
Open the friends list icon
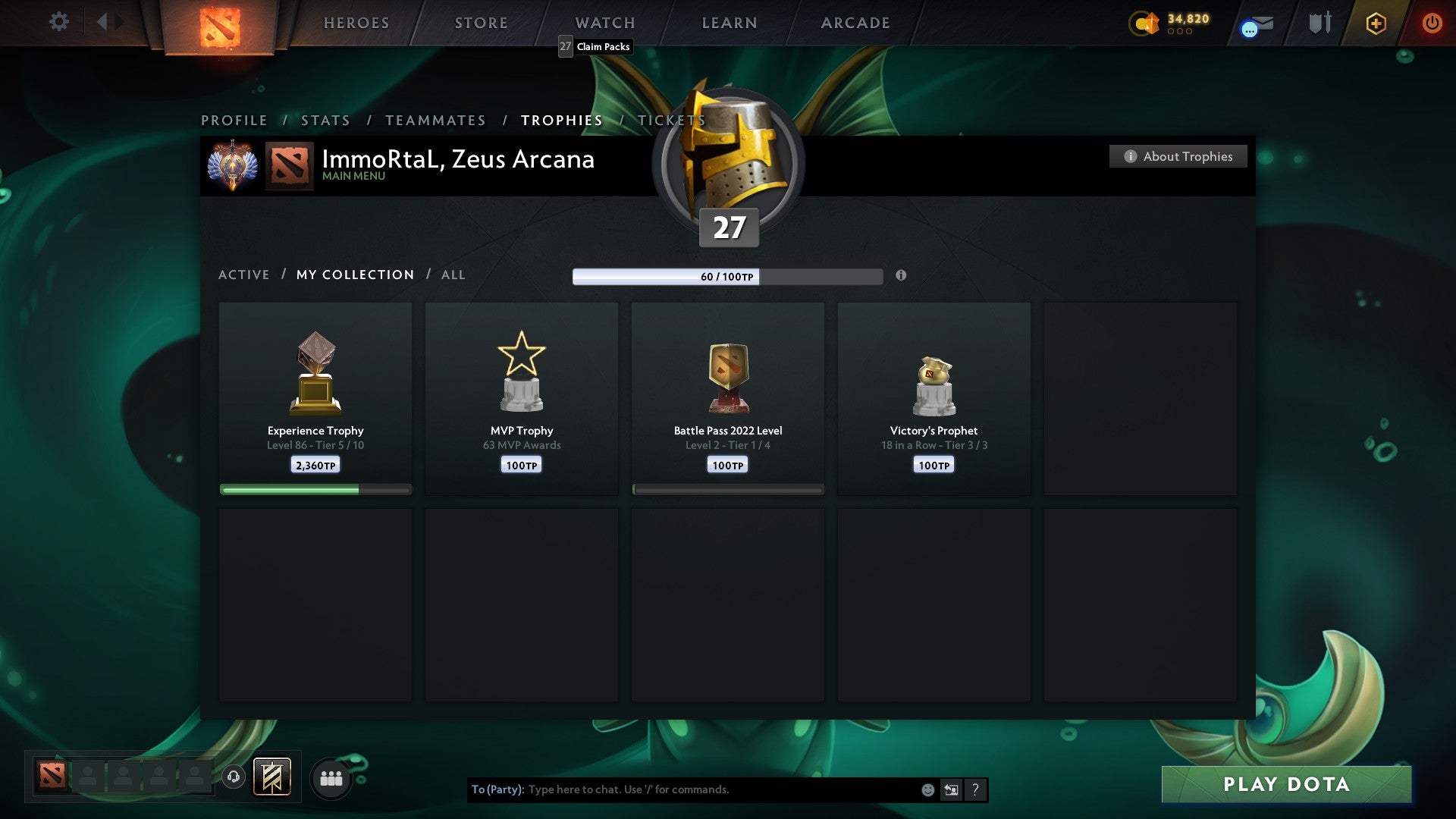[x=330, y=777]
